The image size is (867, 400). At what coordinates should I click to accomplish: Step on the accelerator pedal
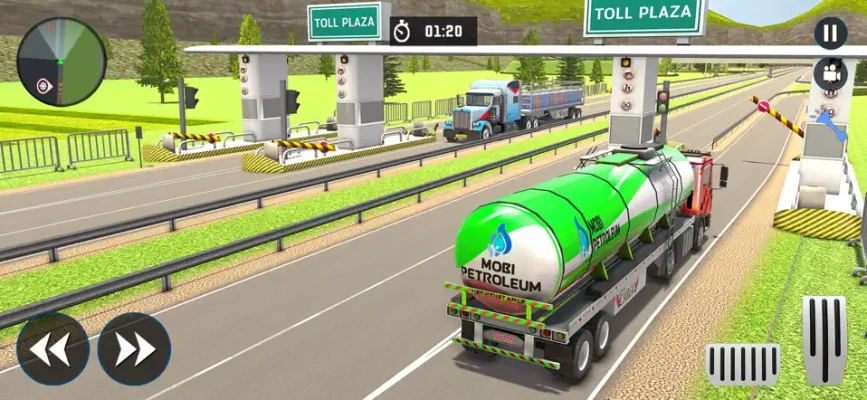pos(824,340)
